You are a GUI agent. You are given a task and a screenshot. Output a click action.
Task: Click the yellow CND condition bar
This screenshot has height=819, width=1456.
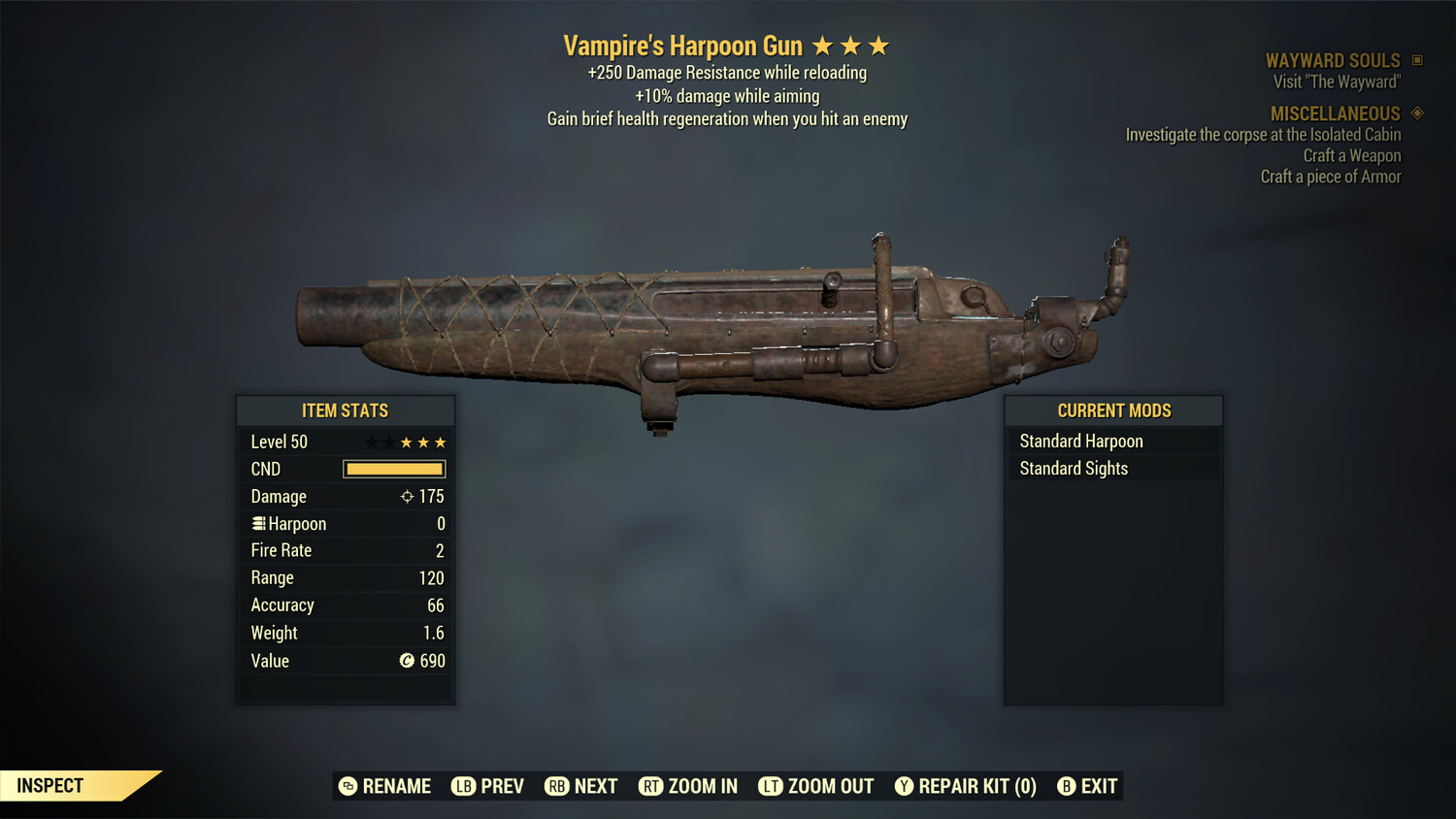393,469
